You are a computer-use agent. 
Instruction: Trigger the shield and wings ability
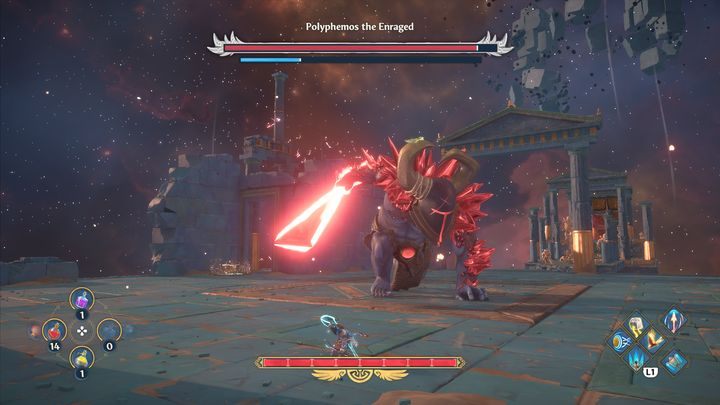click(620, 341)
